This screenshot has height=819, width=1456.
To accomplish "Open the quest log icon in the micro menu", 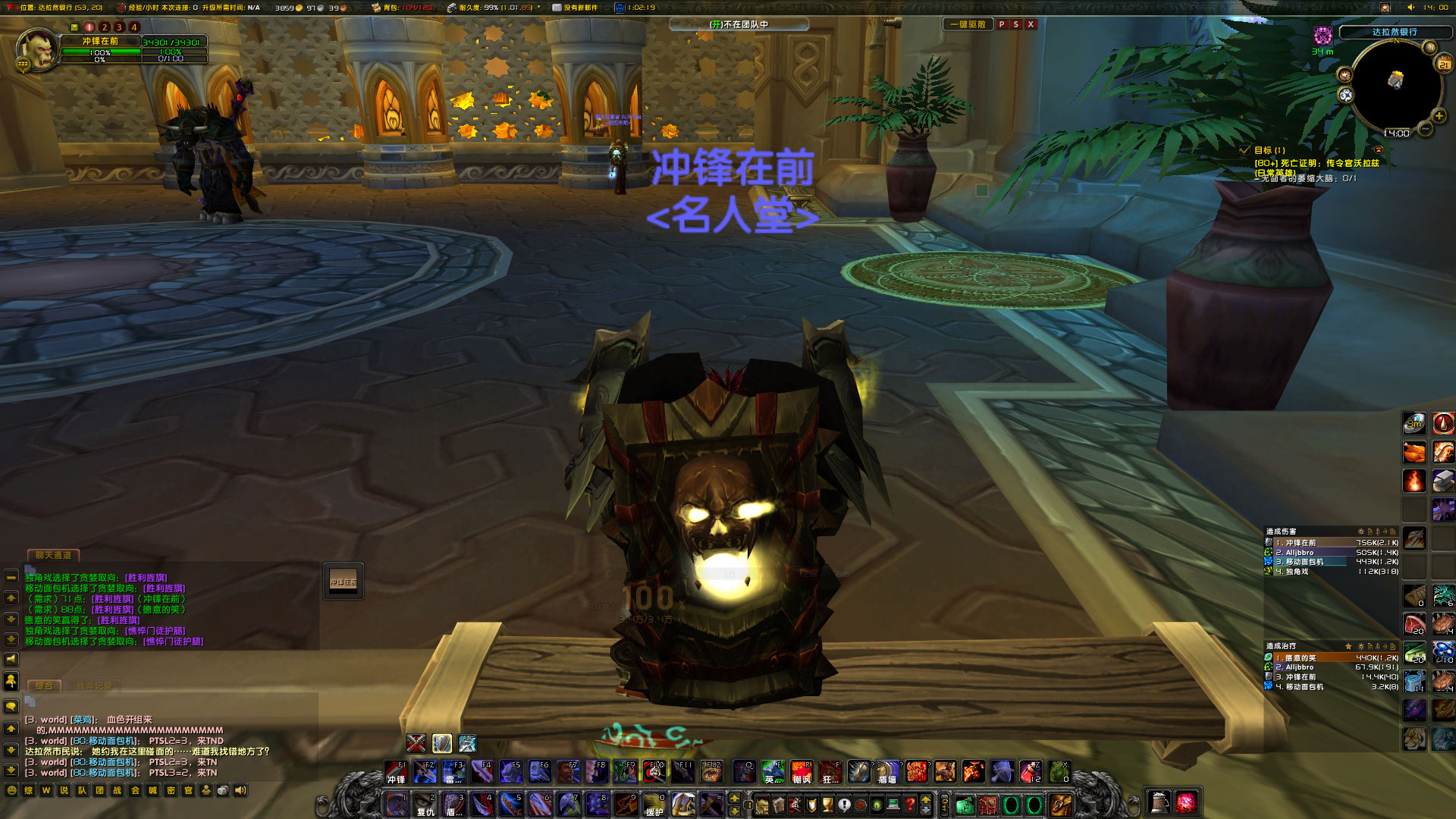I will click(846, 805).
